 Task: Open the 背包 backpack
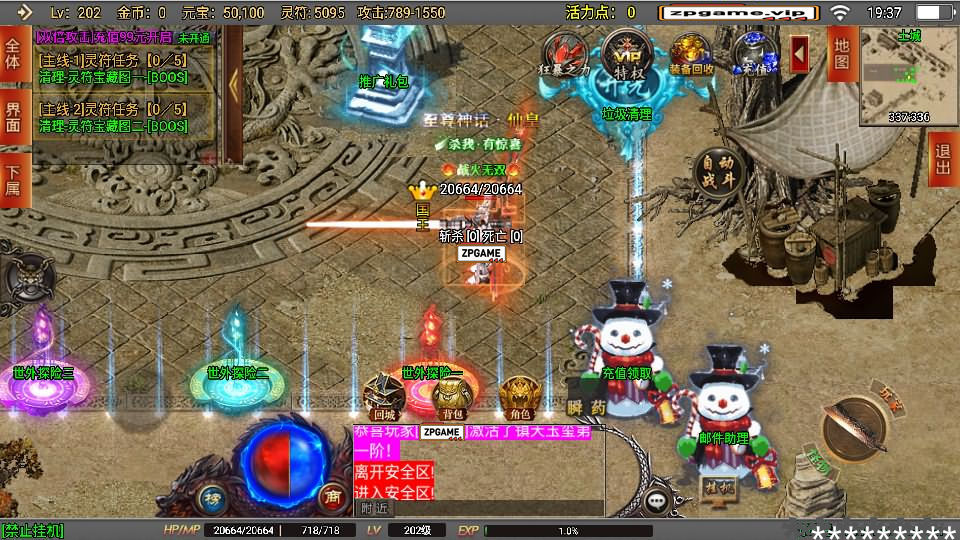pos(452,397)
